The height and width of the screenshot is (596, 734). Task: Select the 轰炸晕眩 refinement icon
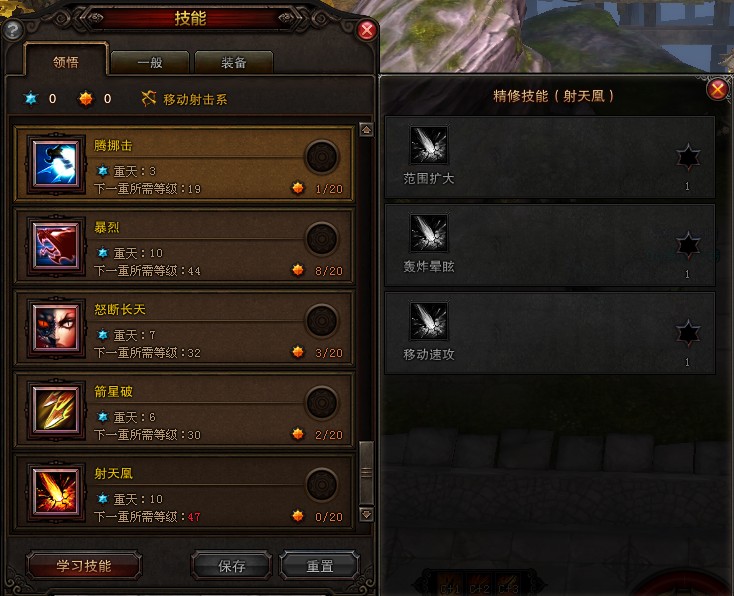pyautogui.click(x=429, y=234)
